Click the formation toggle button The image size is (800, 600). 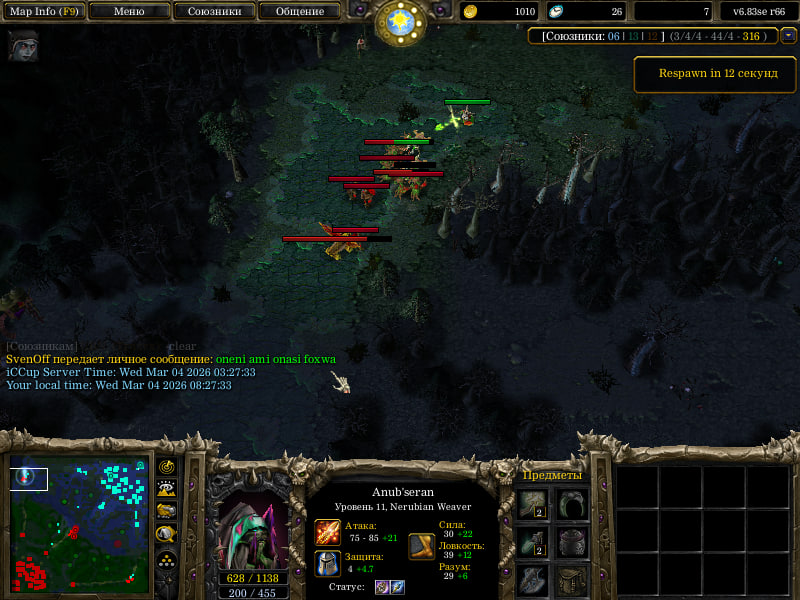[x=167, y=559]
